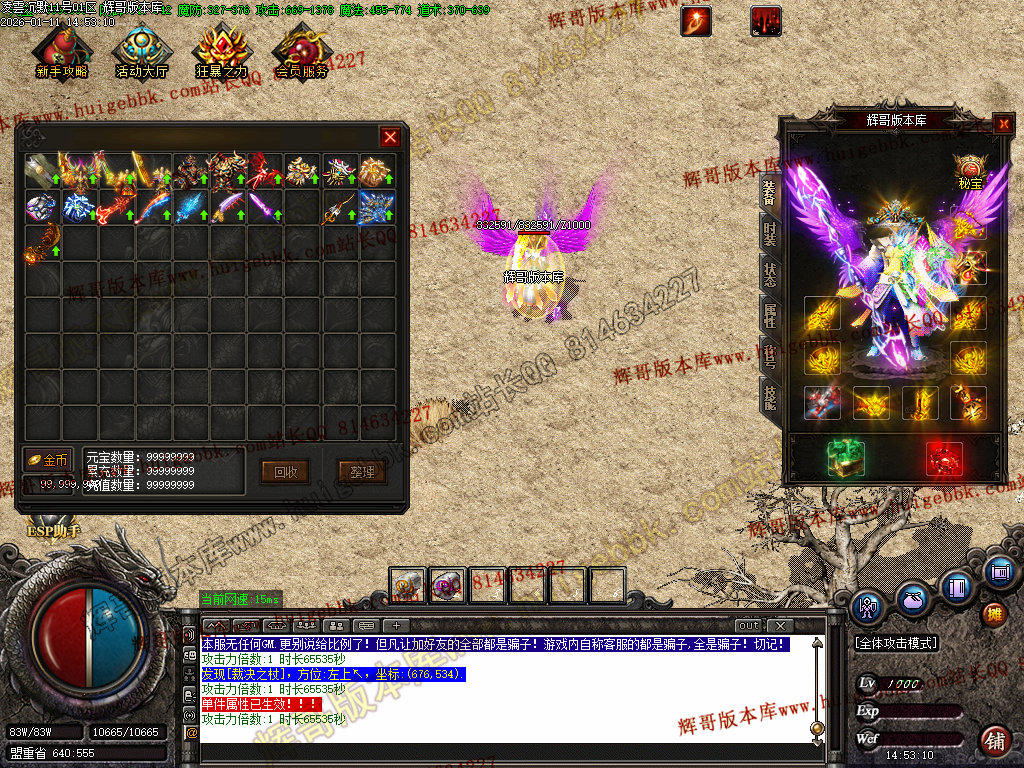
Task: Activate the 狂暴之力 berserk power icon
Action: (221, 52)
